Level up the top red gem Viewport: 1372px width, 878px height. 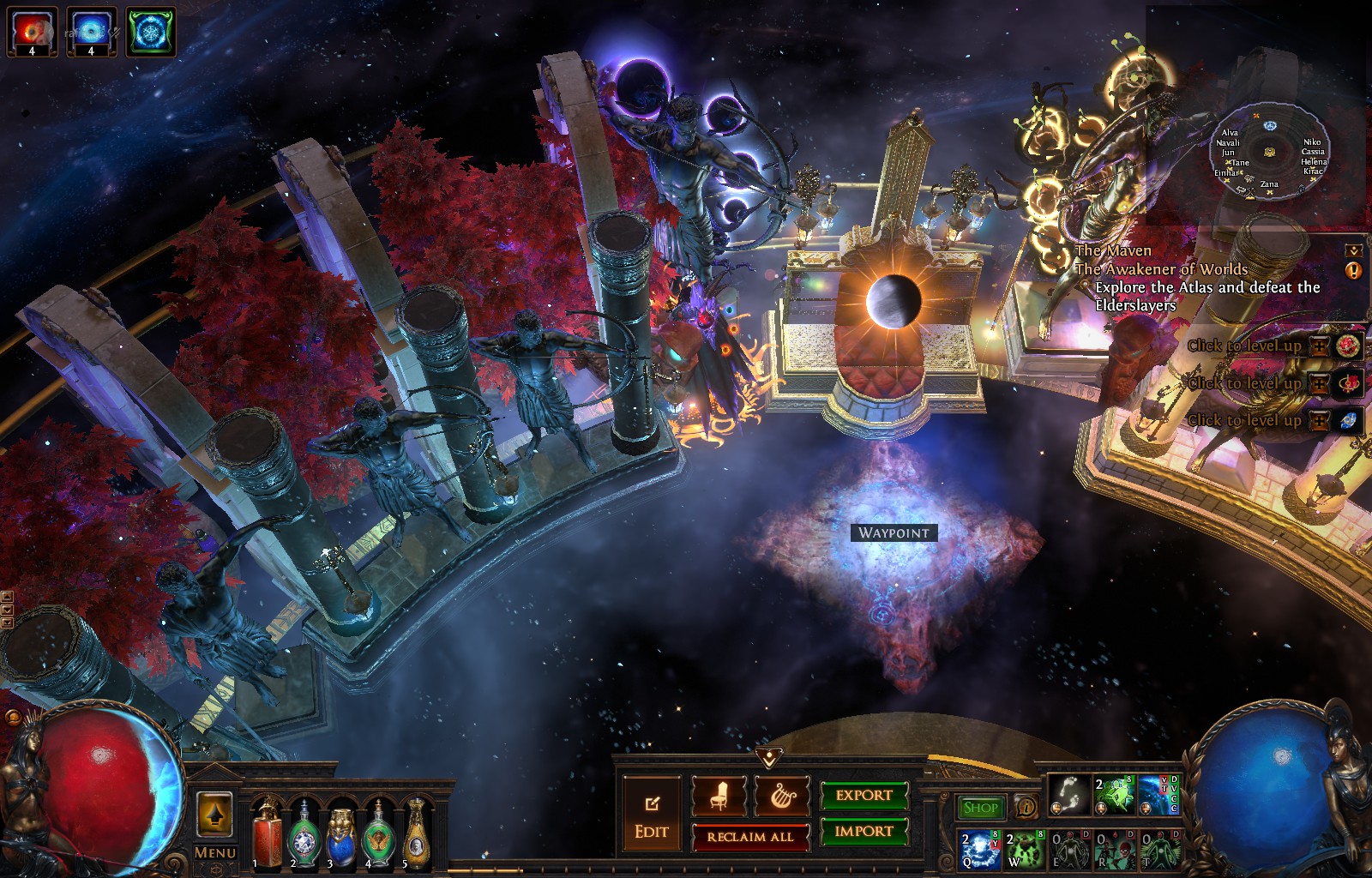(1349, 346)
